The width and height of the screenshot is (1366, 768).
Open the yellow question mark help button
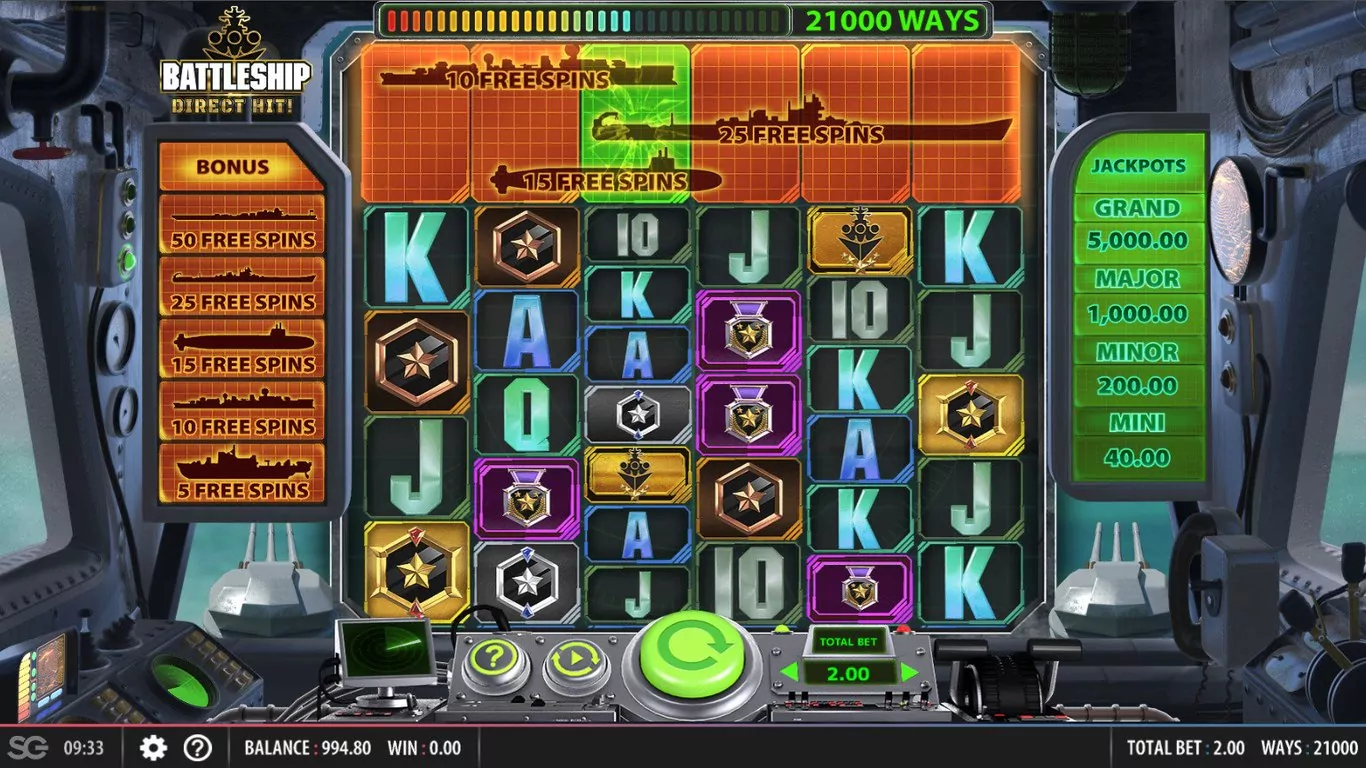coord(496,660)
